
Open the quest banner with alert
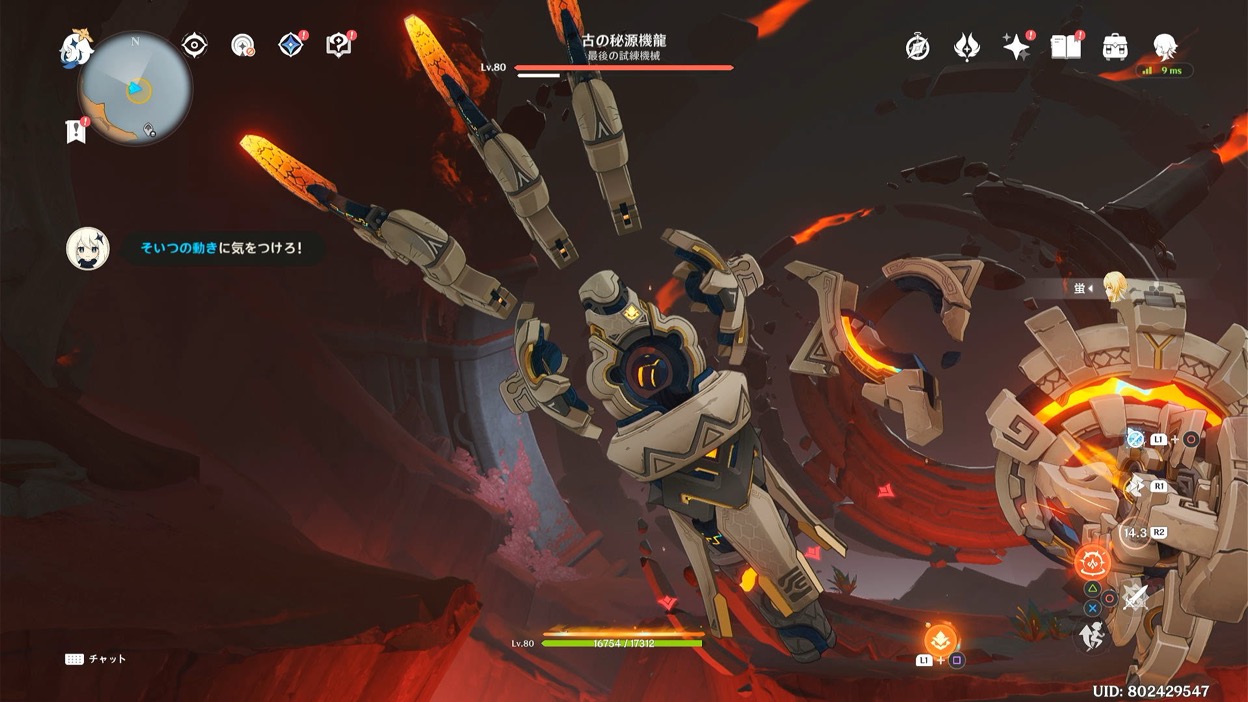pyautogui.click(x=75, y=131)
